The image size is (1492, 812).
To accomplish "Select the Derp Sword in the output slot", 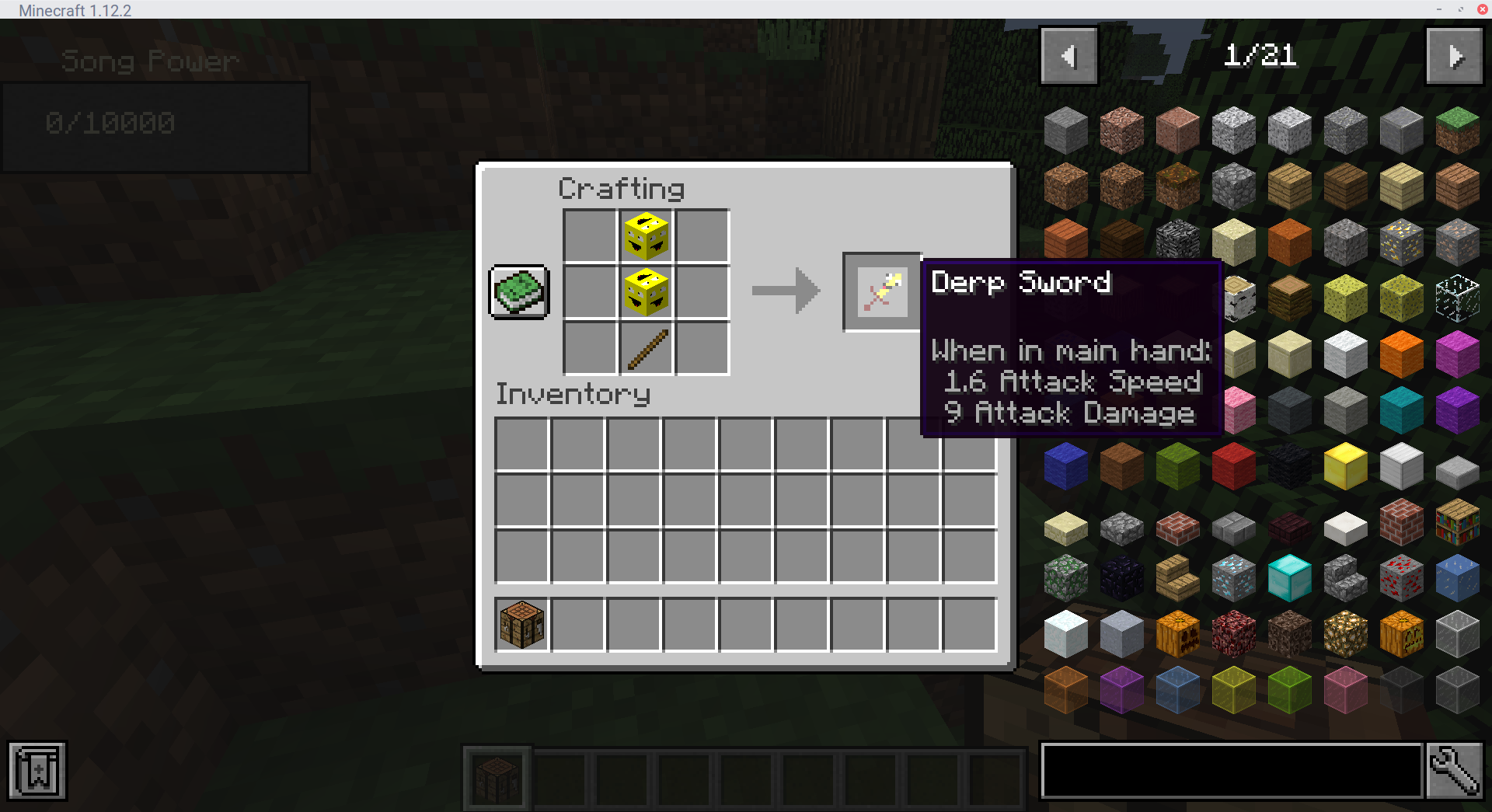I will tap(881, 291).
